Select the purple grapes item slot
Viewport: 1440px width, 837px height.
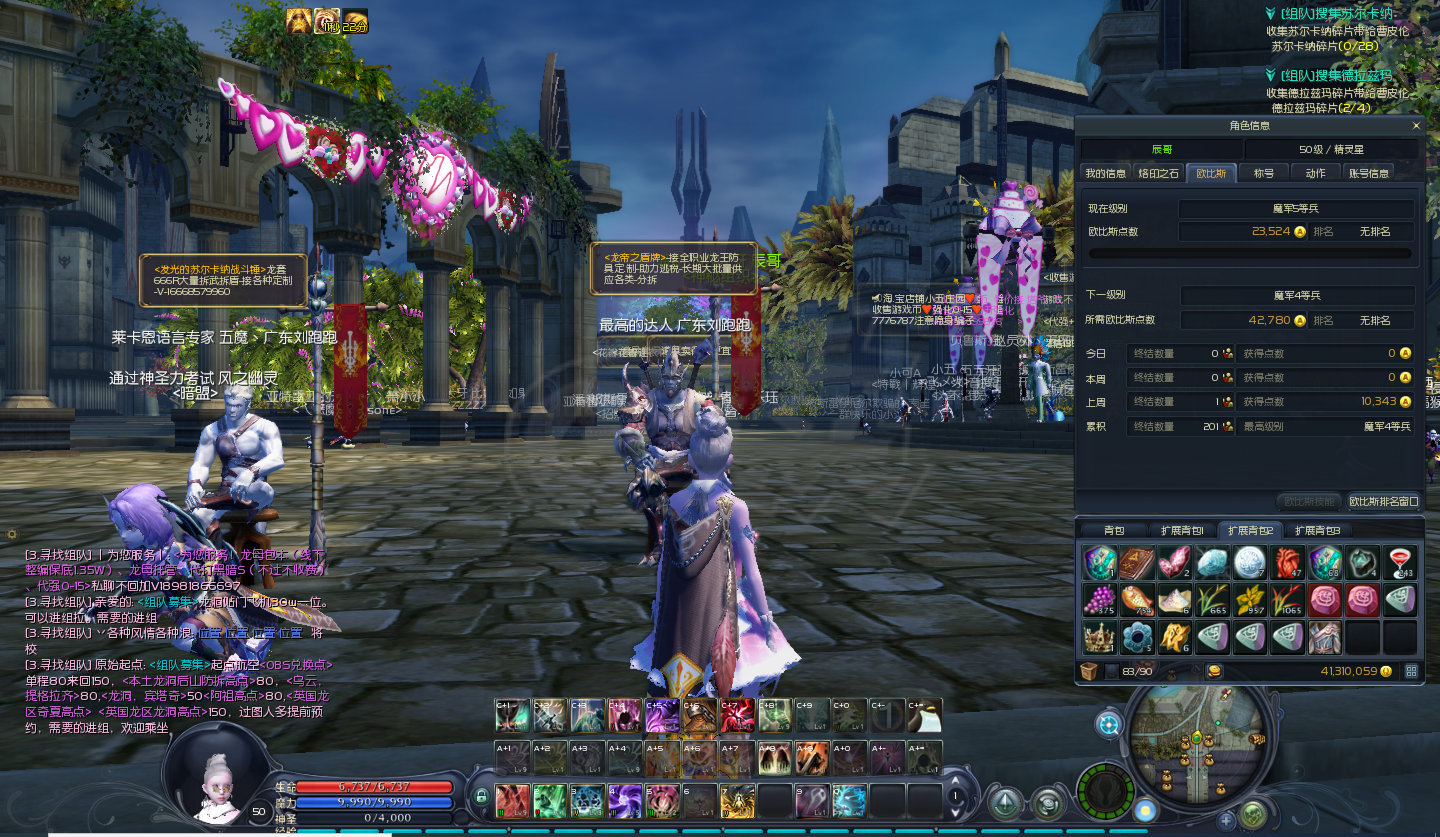tap(1100, 599)
